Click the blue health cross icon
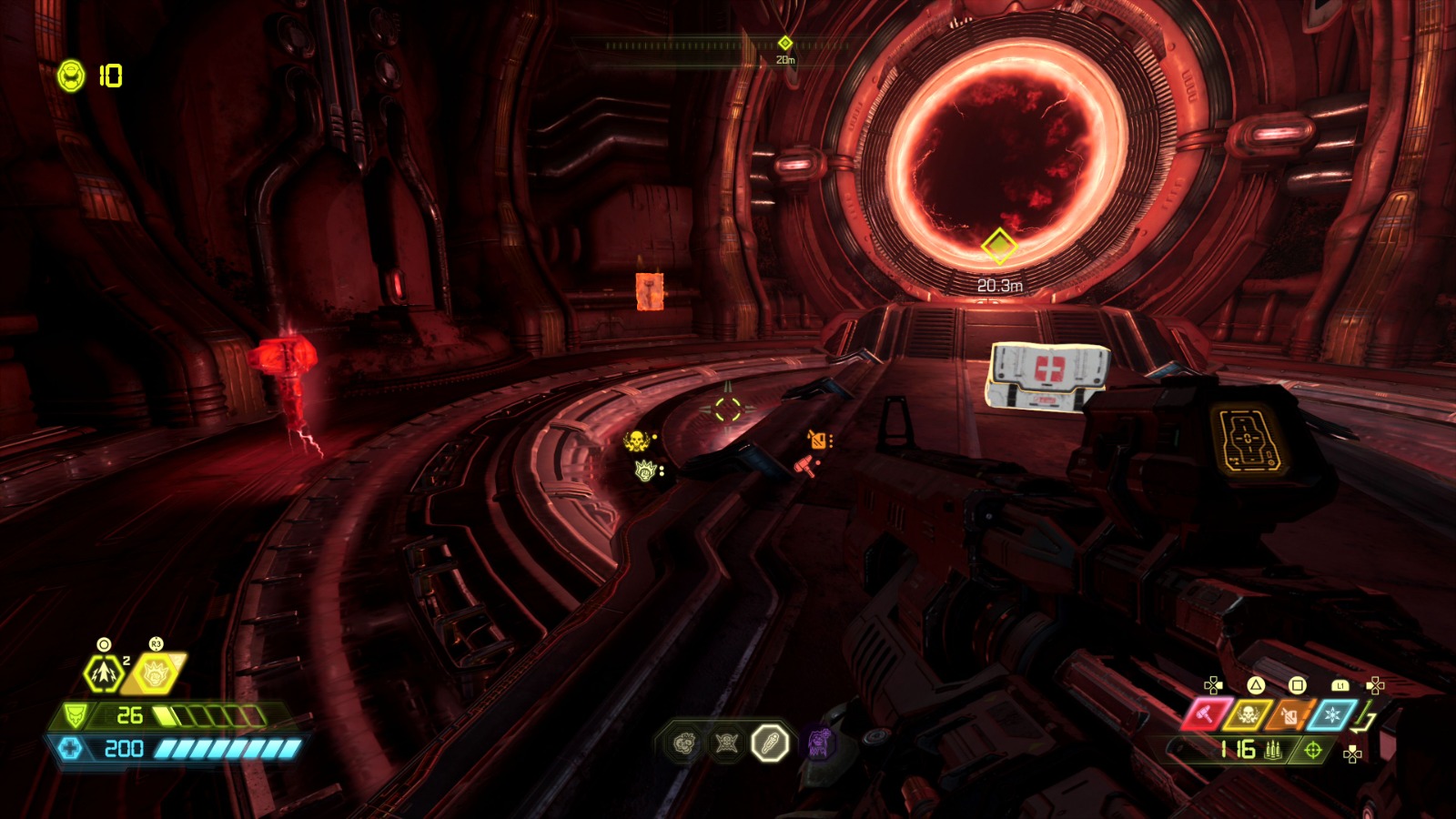The height and width of the screenshot is (819, 1456). click(x=71, y=749)
